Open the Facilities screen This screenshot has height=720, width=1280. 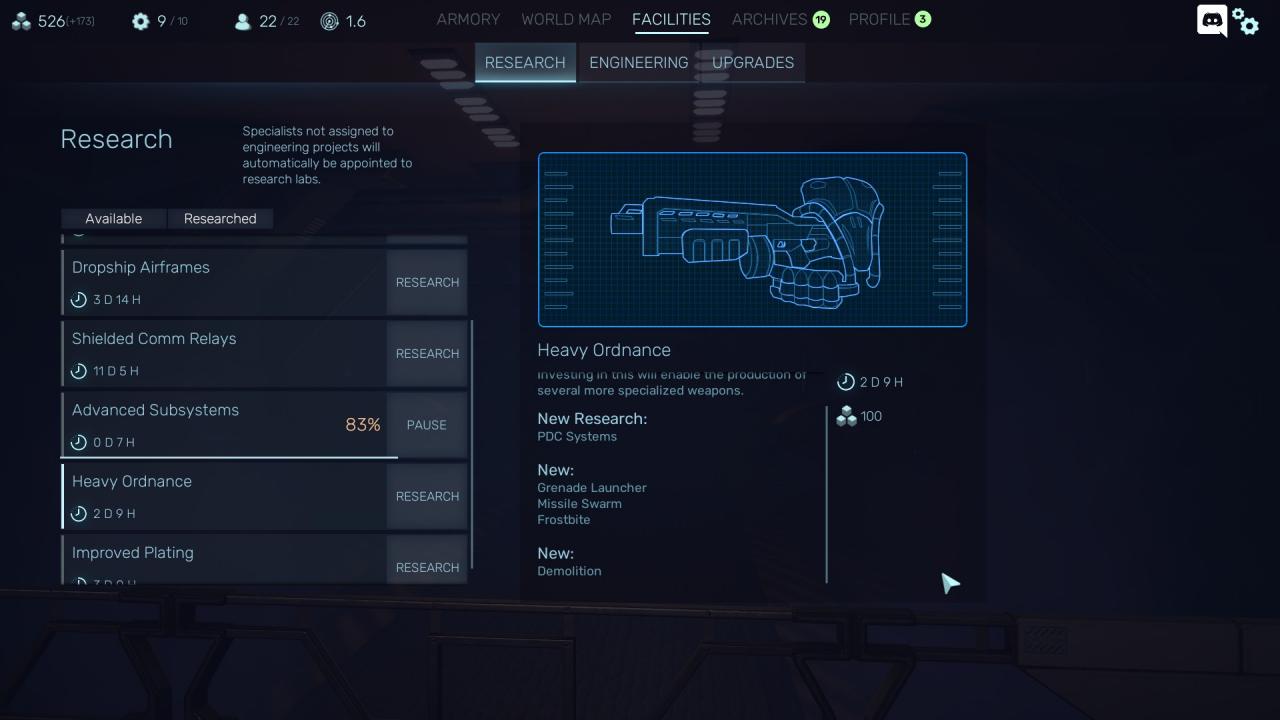pyautogui.click(x=671, y=19)
